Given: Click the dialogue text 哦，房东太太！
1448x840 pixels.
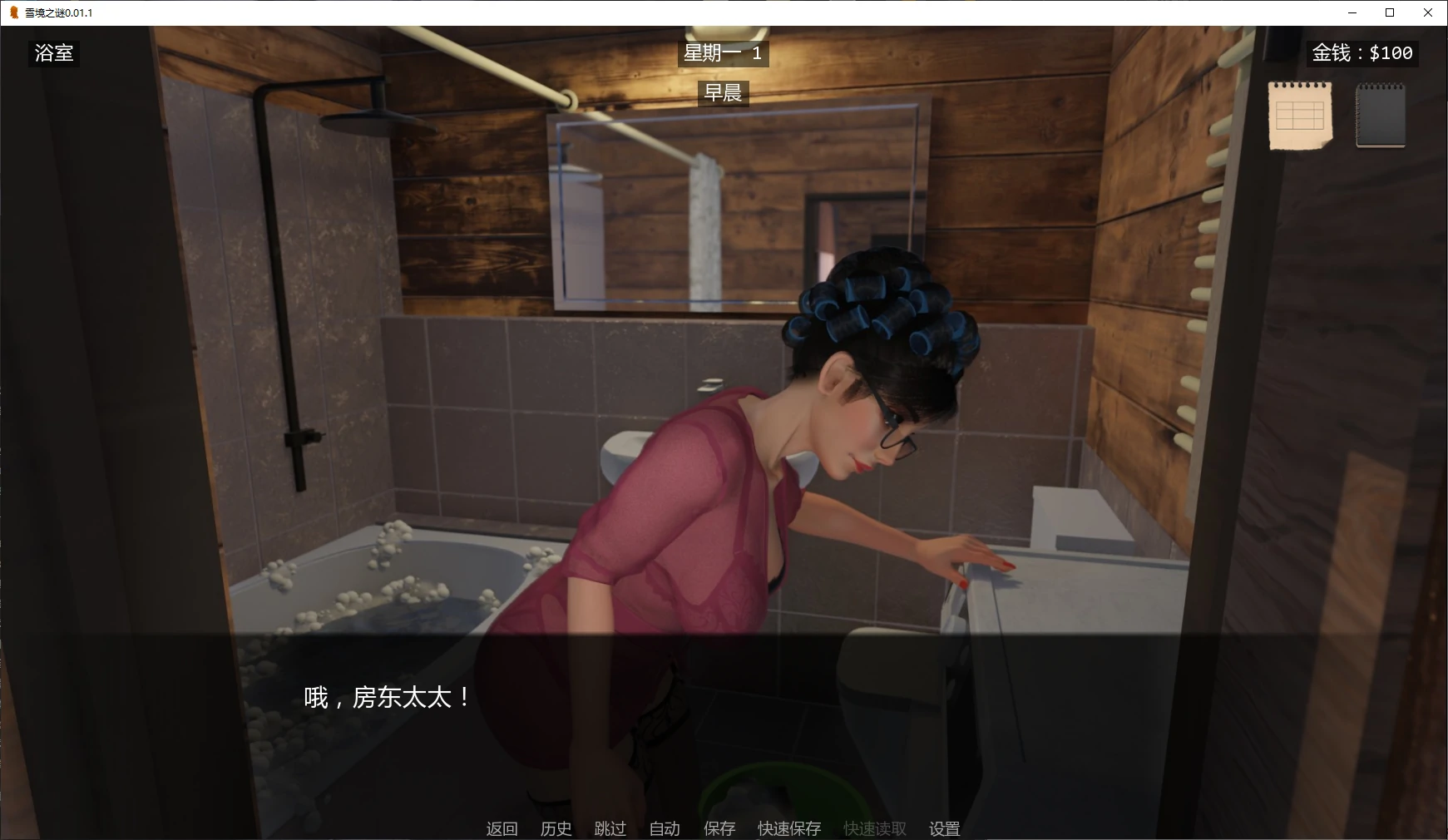Looking at the screenshot, I should [383, 699].
